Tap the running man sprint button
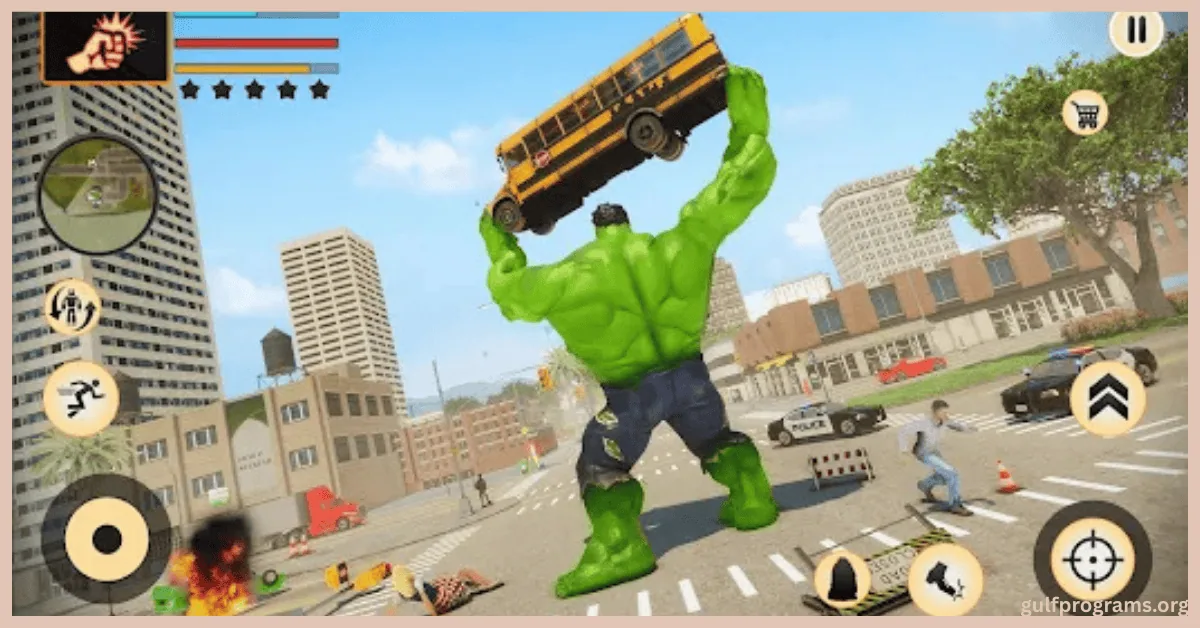1200x628 pixels. click(81, 398)
